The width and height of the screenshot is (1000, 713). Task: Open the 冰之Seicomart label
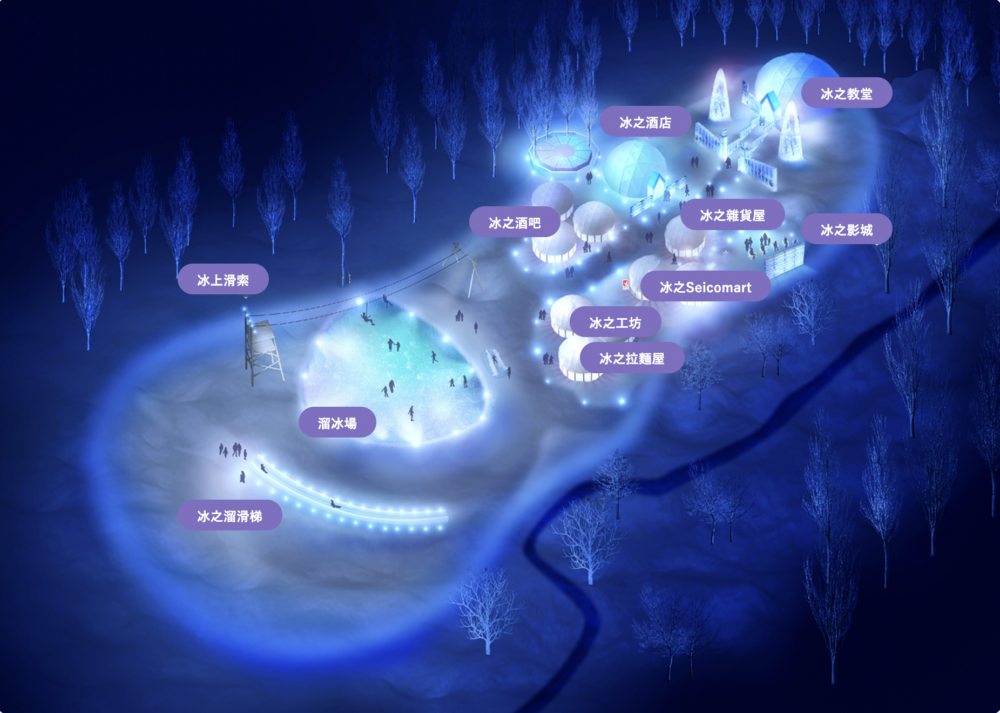coord(705,287)
